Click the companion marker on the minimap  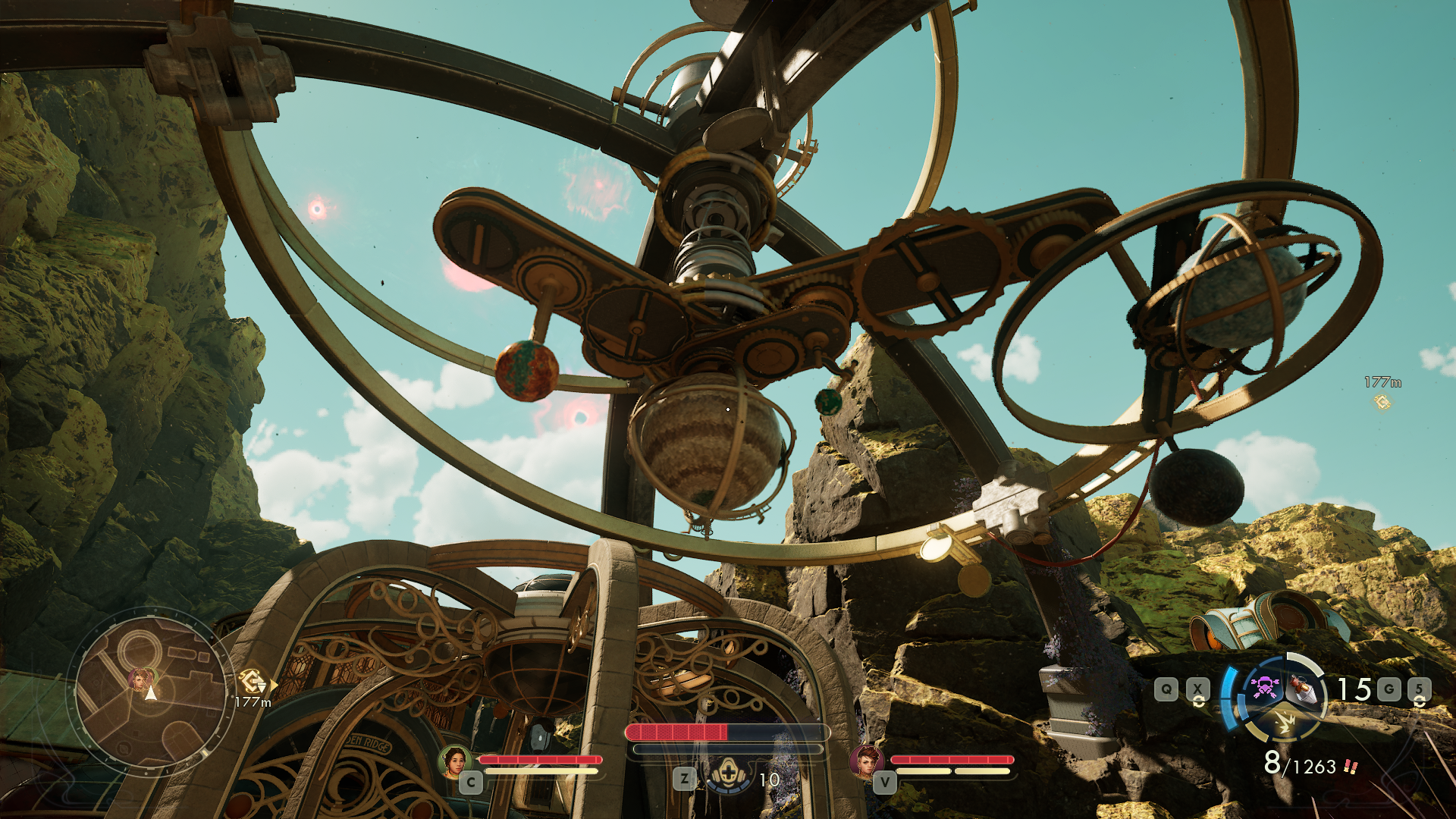pyautogui.click(x=141, y=678)
